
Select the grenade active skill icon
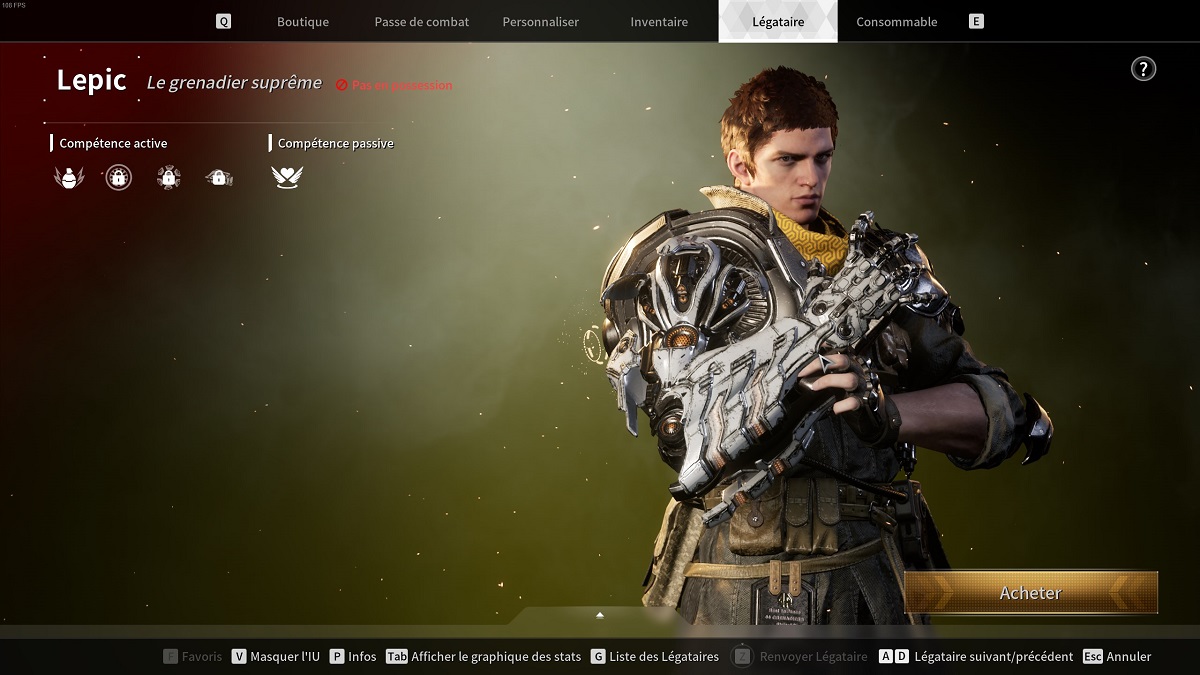tap(68, 178)
